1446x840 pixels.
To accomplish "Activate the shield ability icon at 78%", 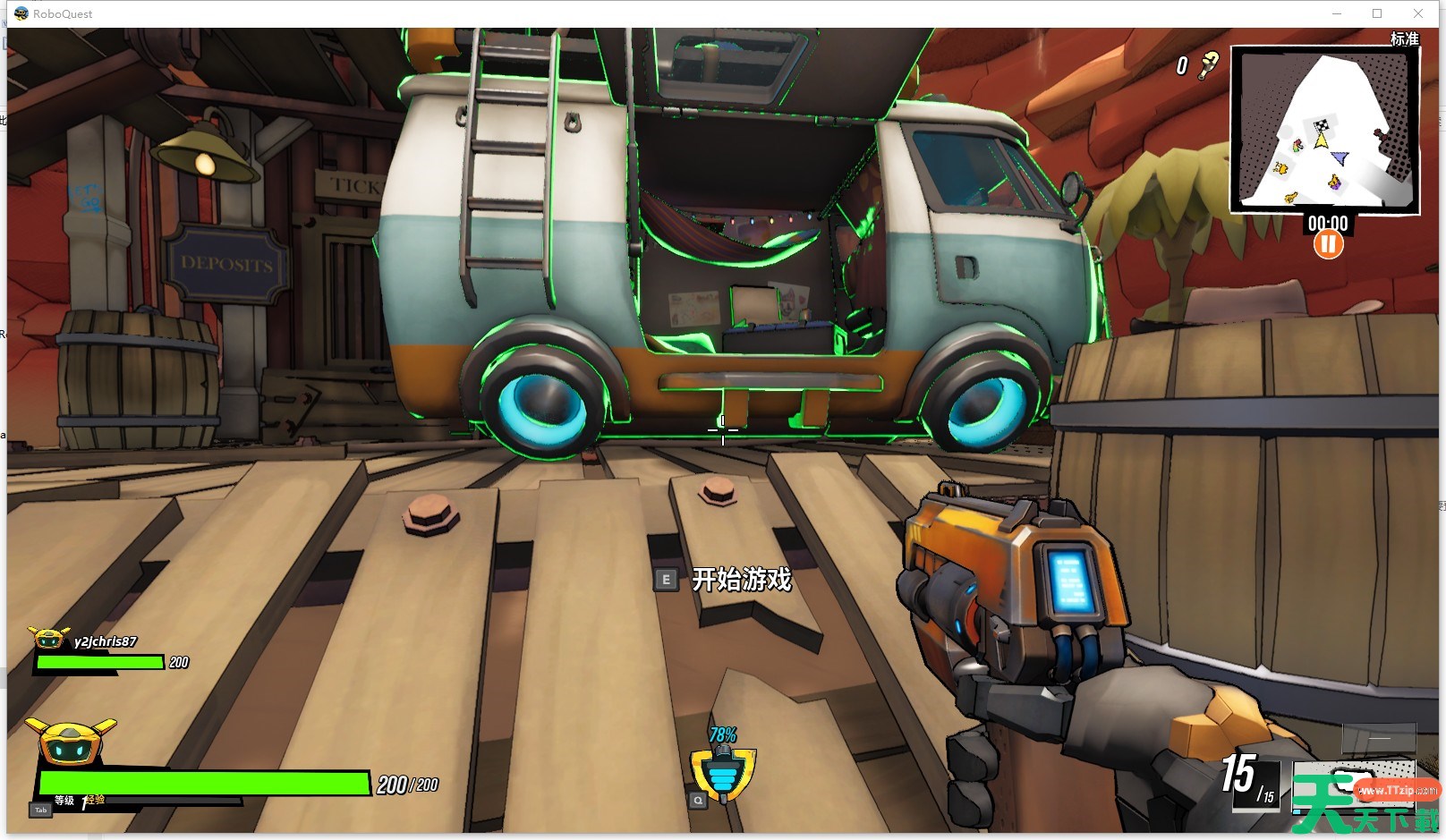I will pyautogui.click(x=723, y=775).
